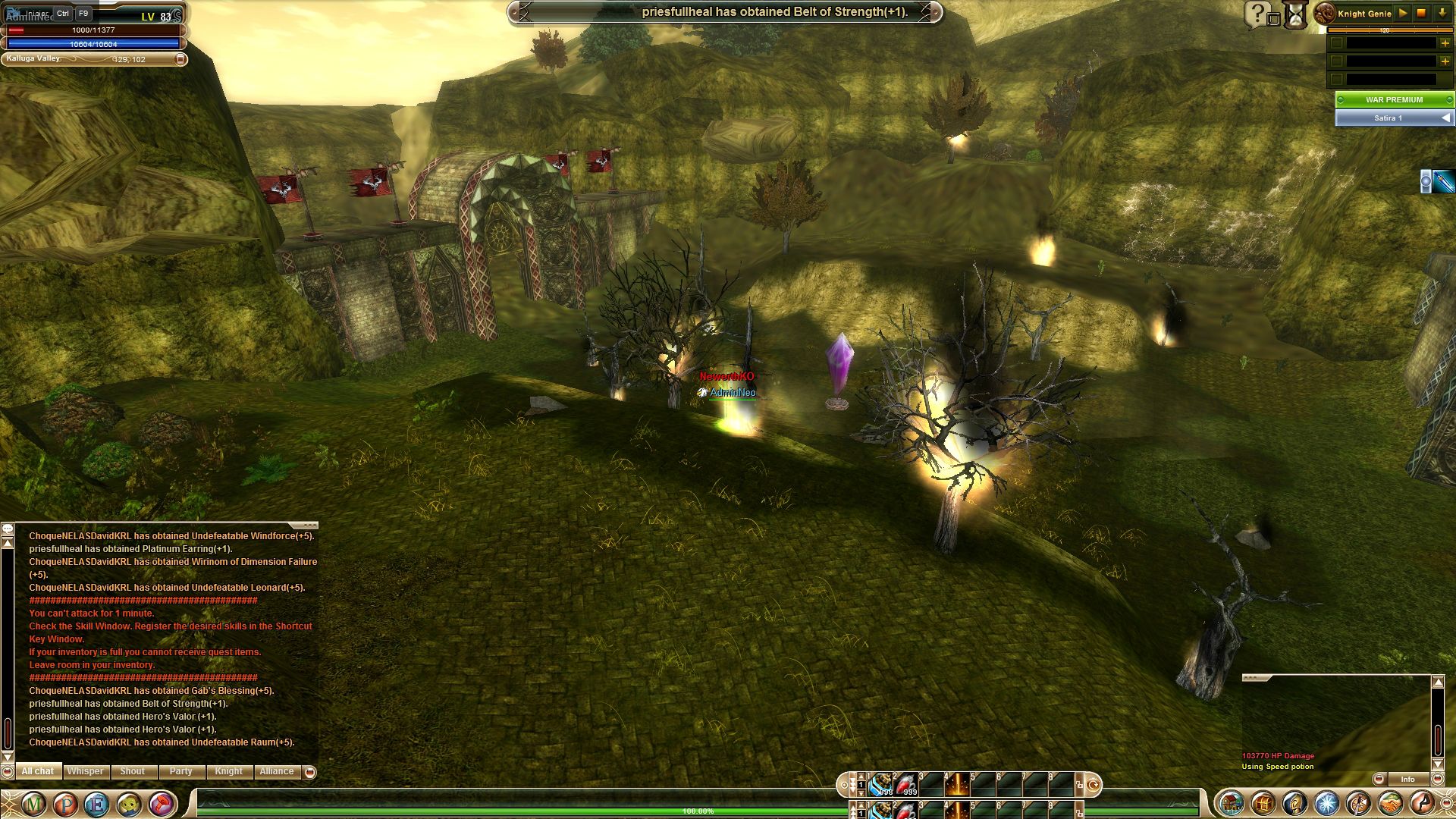
Task: Start the Knight Genie with play button
Action: tap(1403, 14)
